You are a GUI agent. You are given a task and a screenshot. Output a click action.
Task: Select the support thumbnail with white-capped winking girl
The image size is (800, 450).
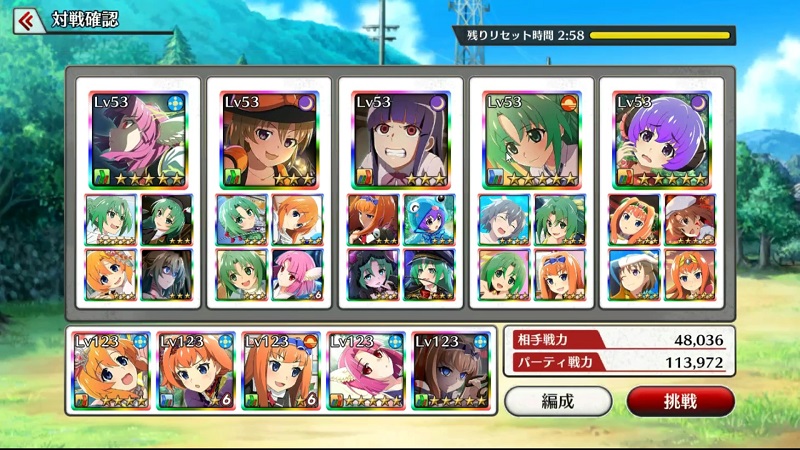coord(634,274)
